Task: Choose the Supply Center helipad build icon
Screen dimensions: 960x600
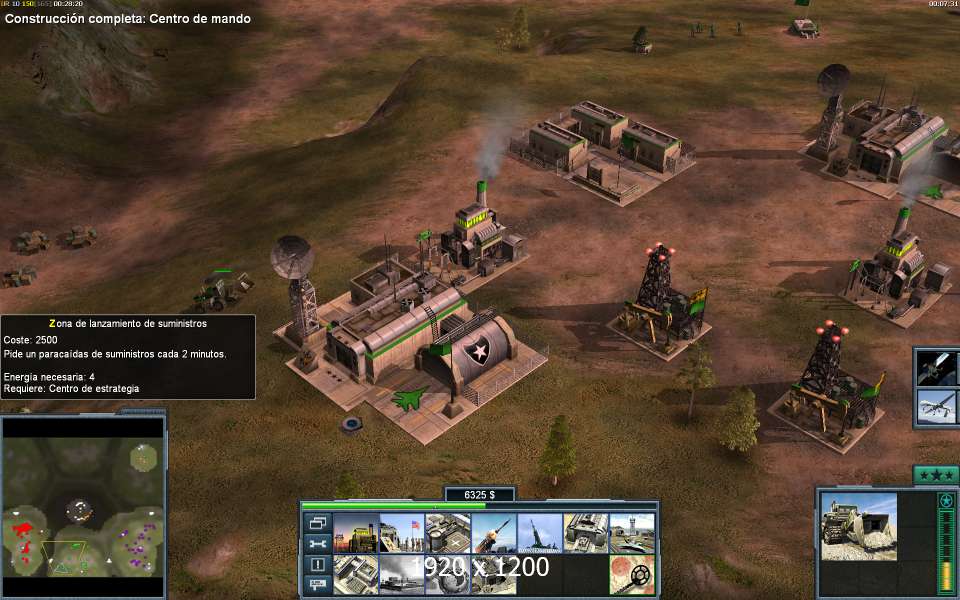Action: [447, 533]
